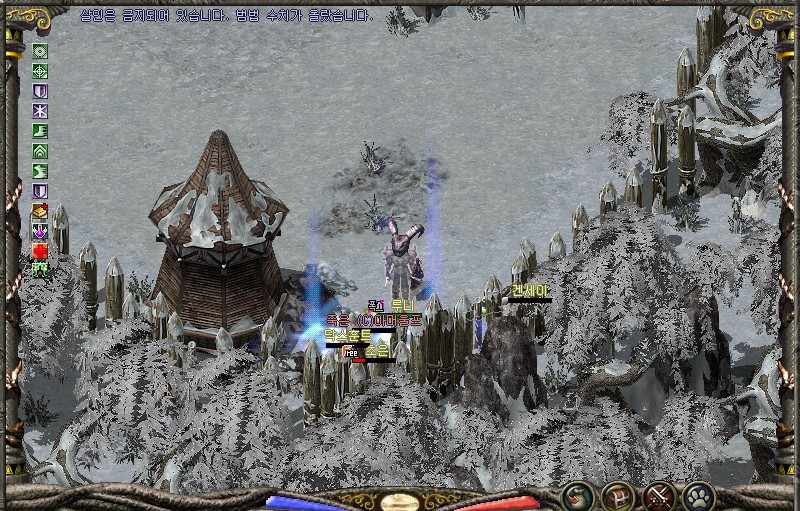Image resolution: width=800 pixels, height=511 pixels.
Task: Select the purple potion flask icon
Action: (40, 231)
